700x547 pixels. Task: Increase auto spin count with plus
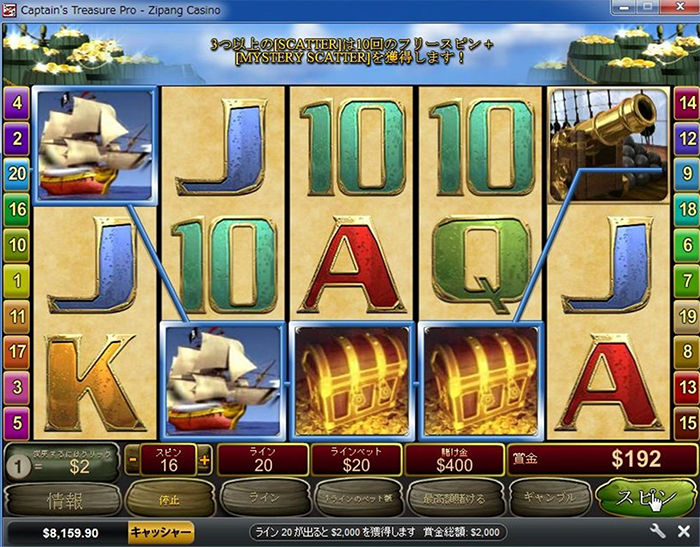pos(205,461)
